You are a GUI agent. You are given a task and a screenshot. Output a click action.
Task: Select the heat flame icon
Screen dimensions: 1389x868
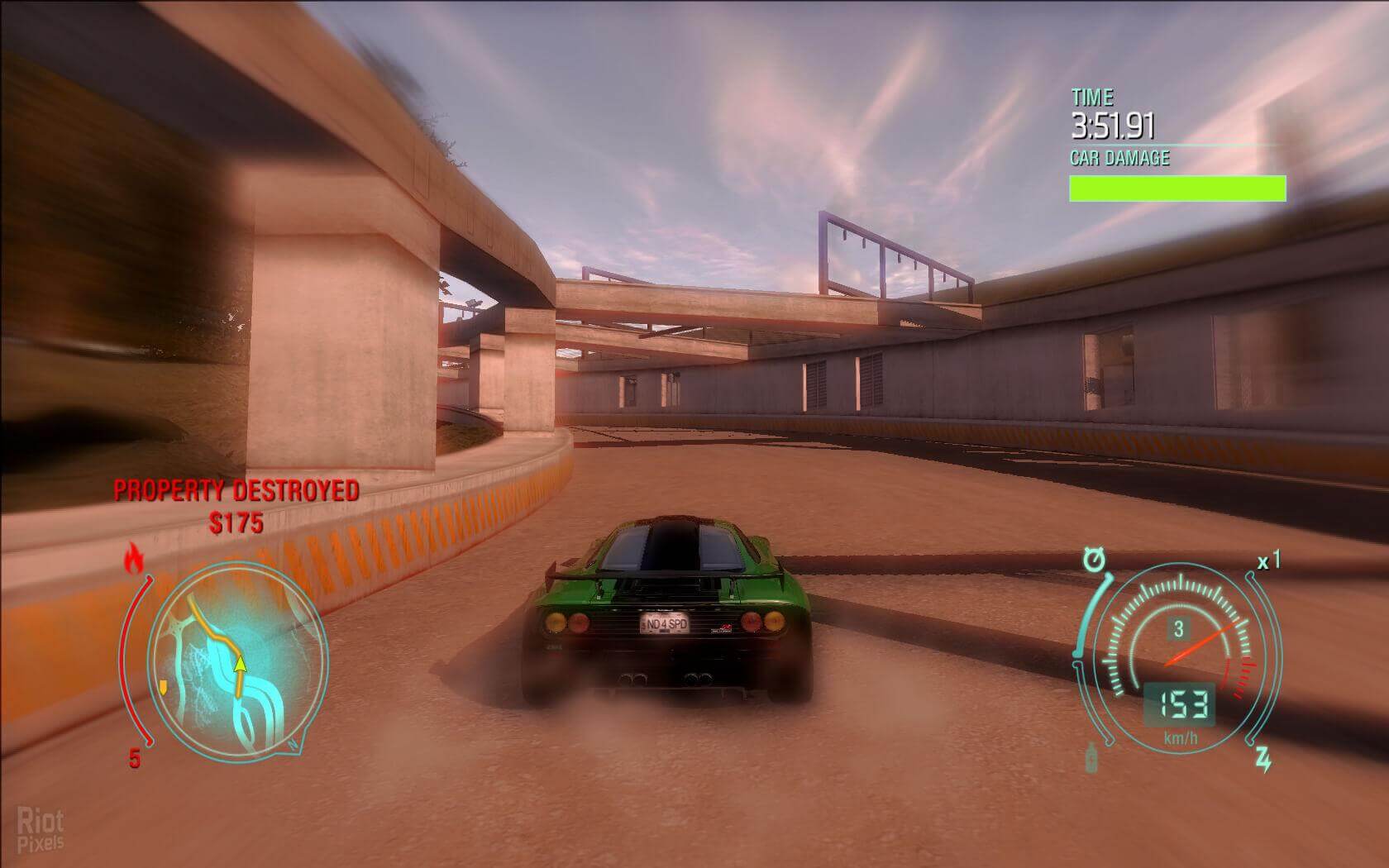point(133,560)
